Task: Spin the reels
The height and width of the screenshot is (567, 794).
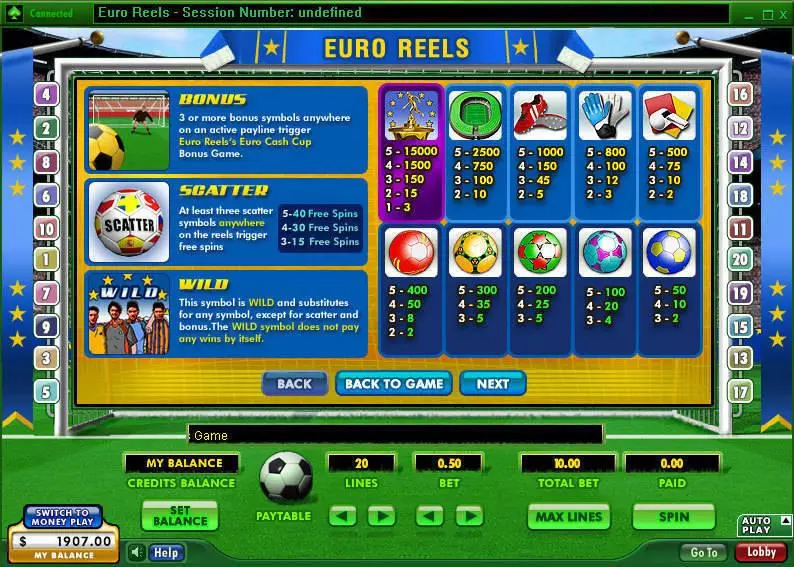Action: click(673, 517)
